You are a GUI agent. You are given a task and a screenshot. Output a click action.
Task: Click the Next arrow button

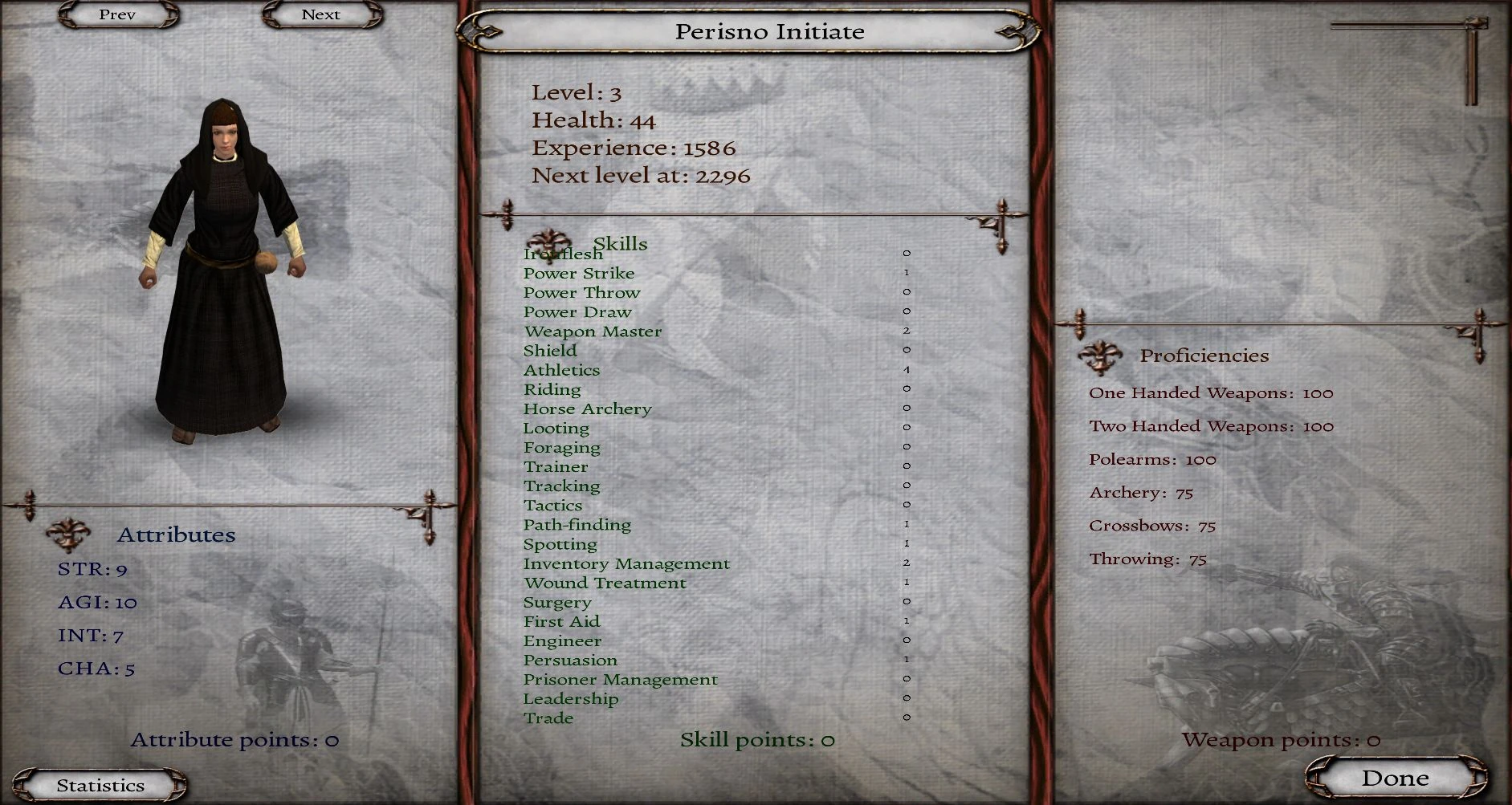320,14
